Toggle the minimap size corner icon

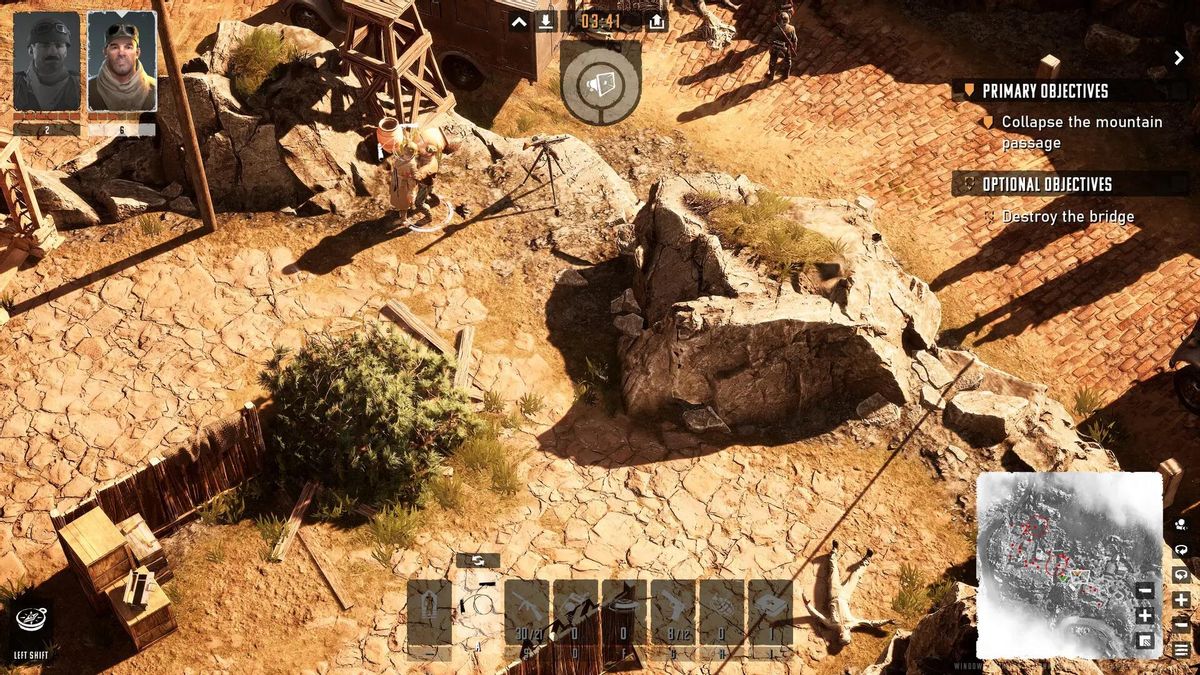pyautogui.click(x=1145, y=640)
